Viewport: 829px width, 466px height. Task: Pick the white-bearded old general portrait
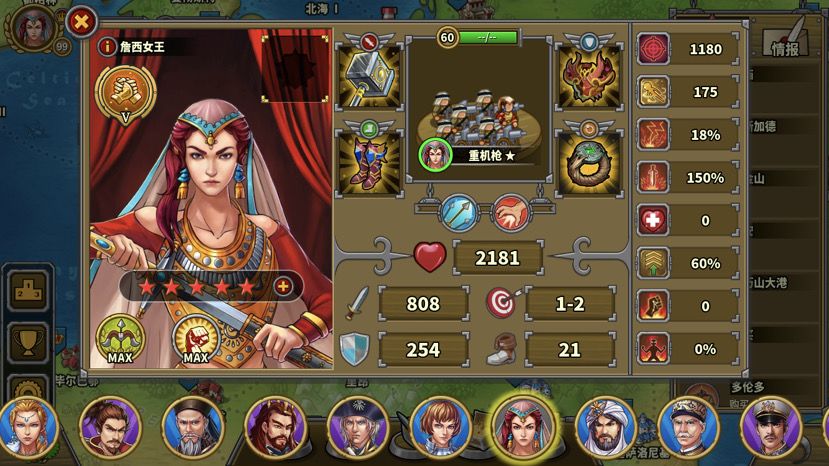(190, 428)
